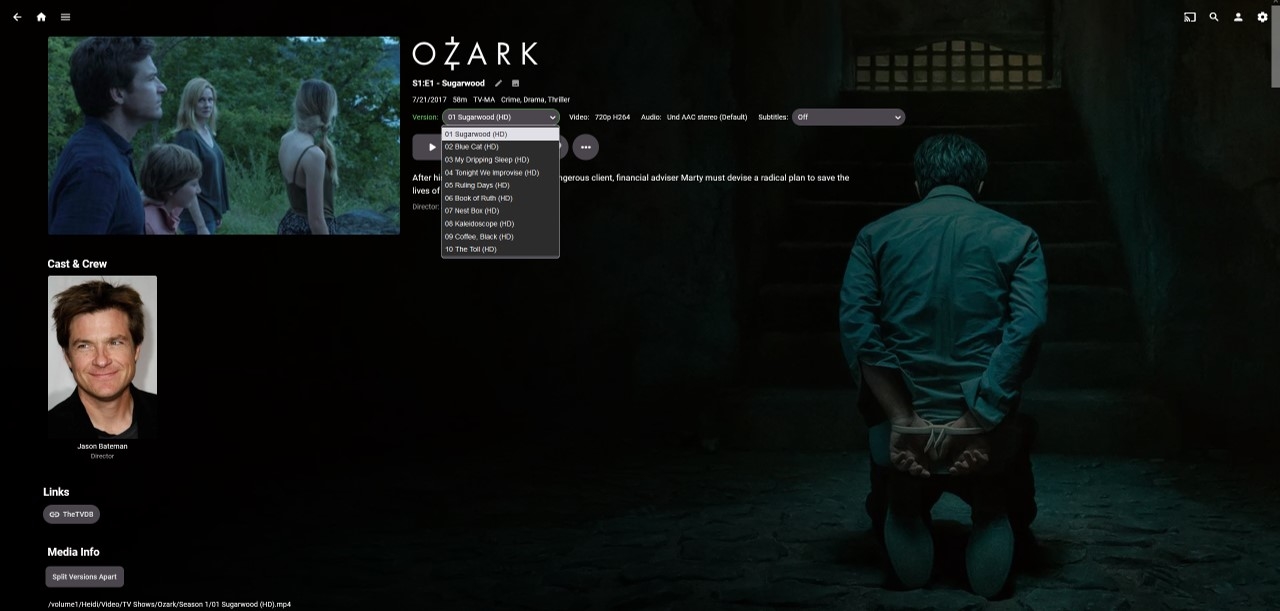The width and height of the screenshot is (1280, 611).
Task: Choose "03 My Dripping Sleep (HD)" option
Action: tap(487, 160)
